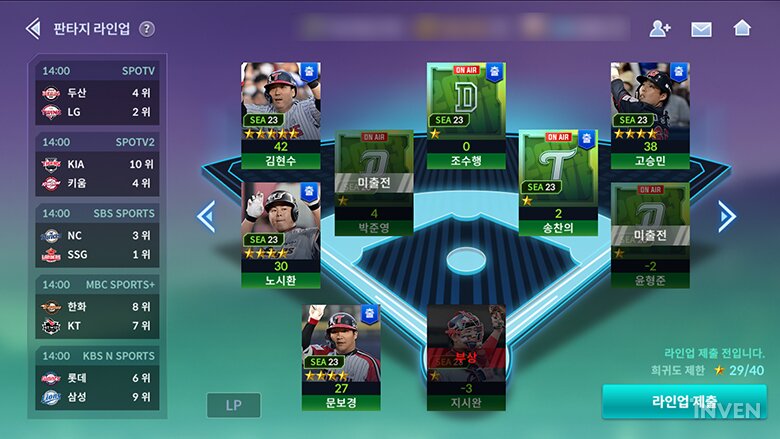The height and width of the screenshot is (439, 780).
Task: Show next lineup with right arrow
Action: tap(727, 216)
